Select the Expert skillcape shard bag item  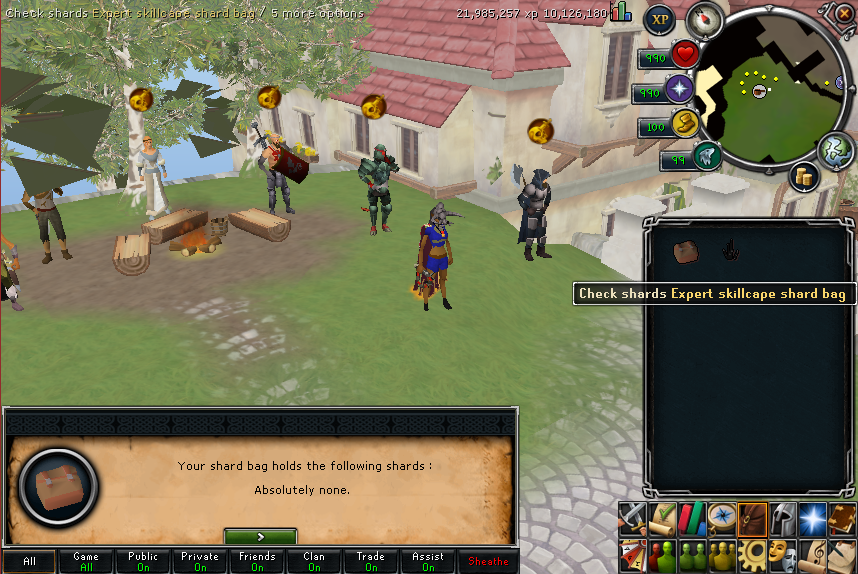[x=685, y=252]
